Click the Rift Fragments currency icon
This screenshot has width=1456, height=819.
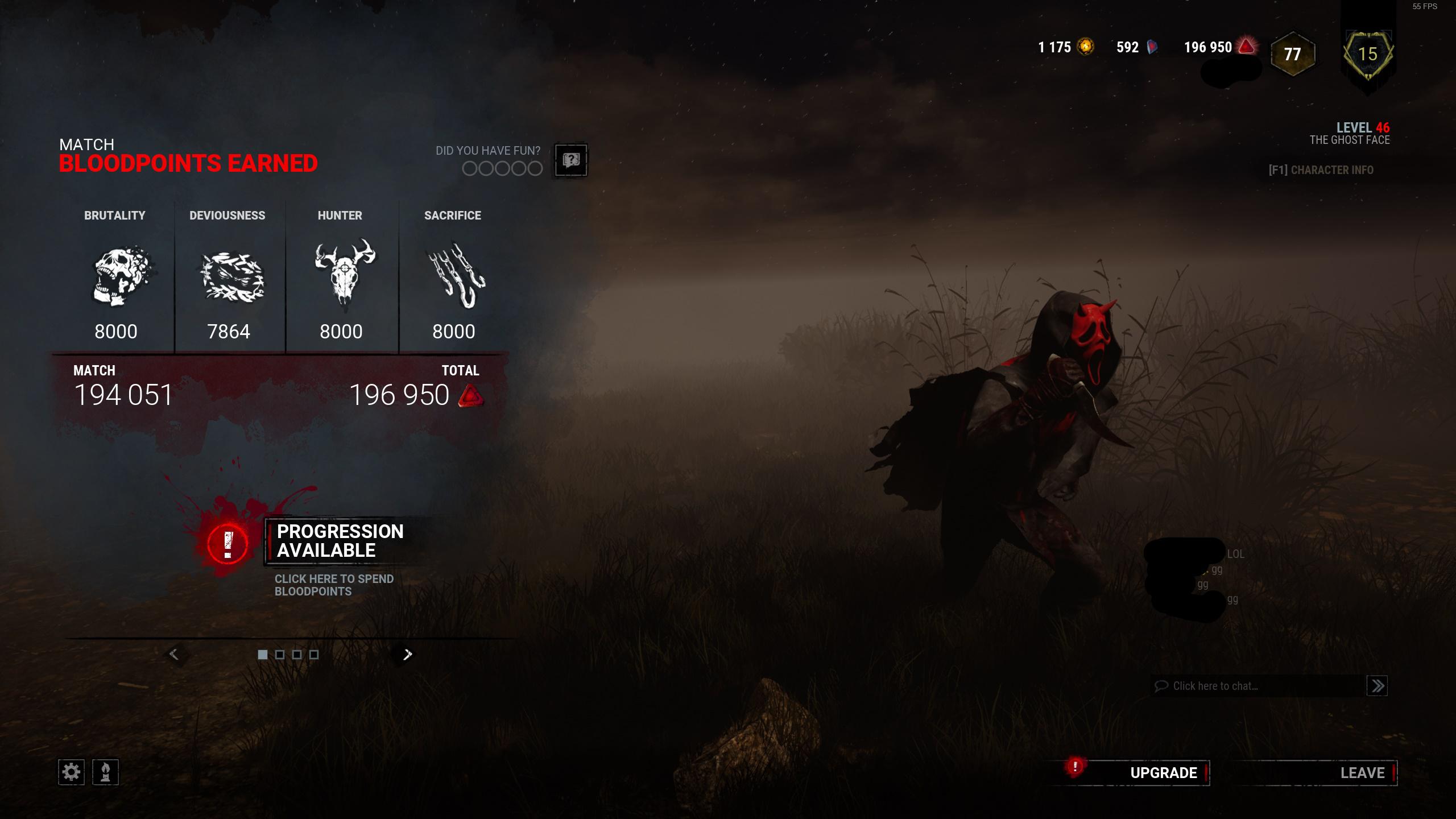point(1153,48)
